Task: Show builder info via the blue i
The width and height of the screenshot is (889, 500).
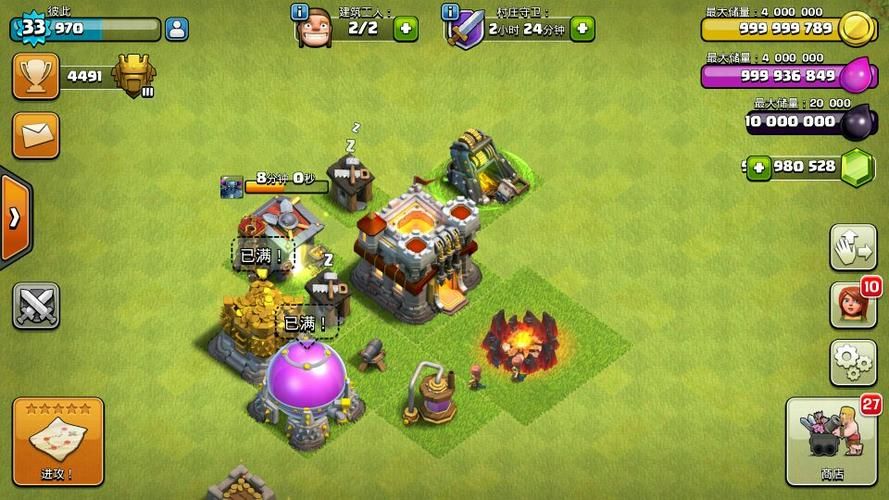Action: [x=298, y=12]
